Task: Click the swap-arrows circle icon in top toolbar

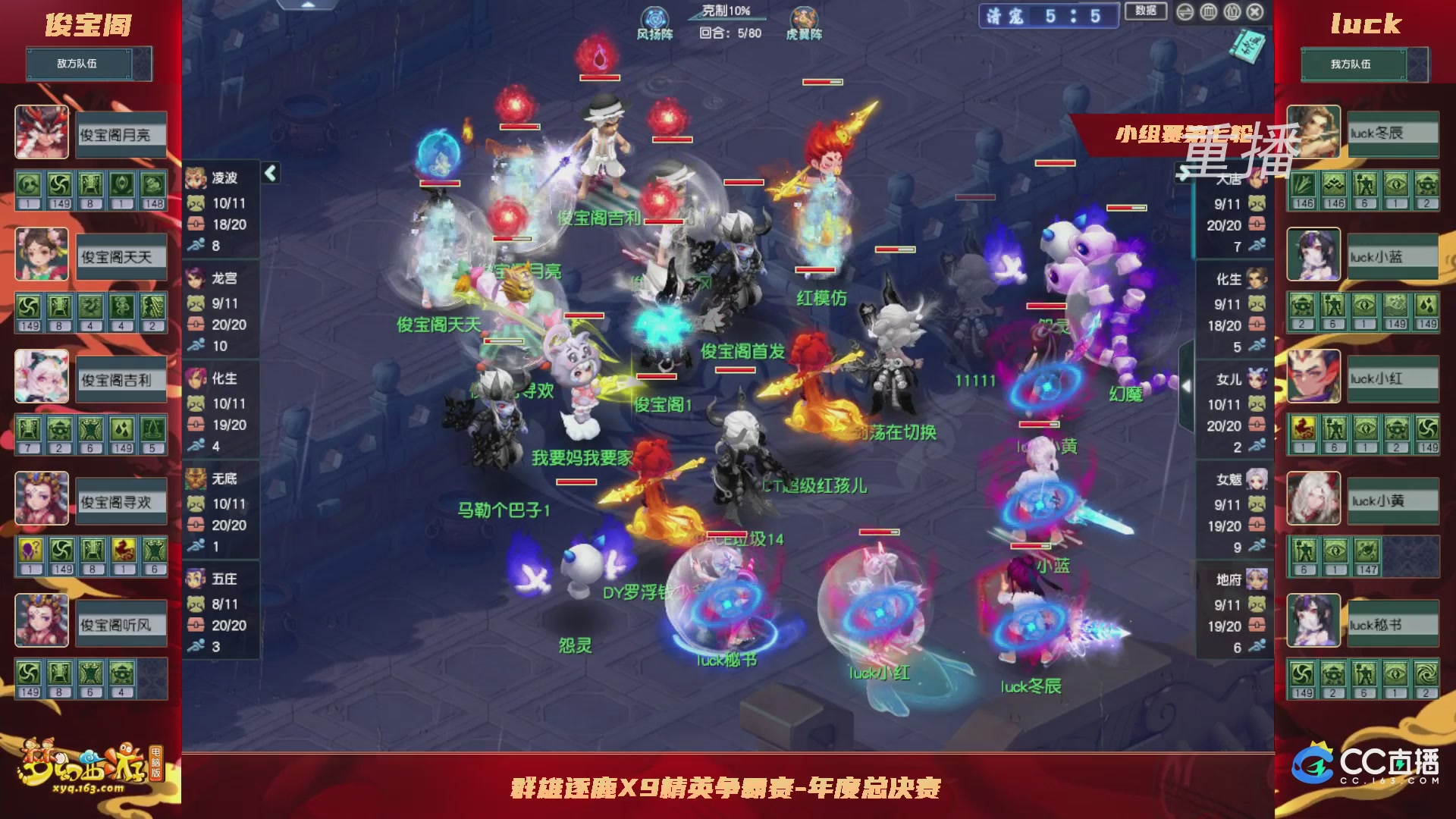Action: click(1185, 13)
